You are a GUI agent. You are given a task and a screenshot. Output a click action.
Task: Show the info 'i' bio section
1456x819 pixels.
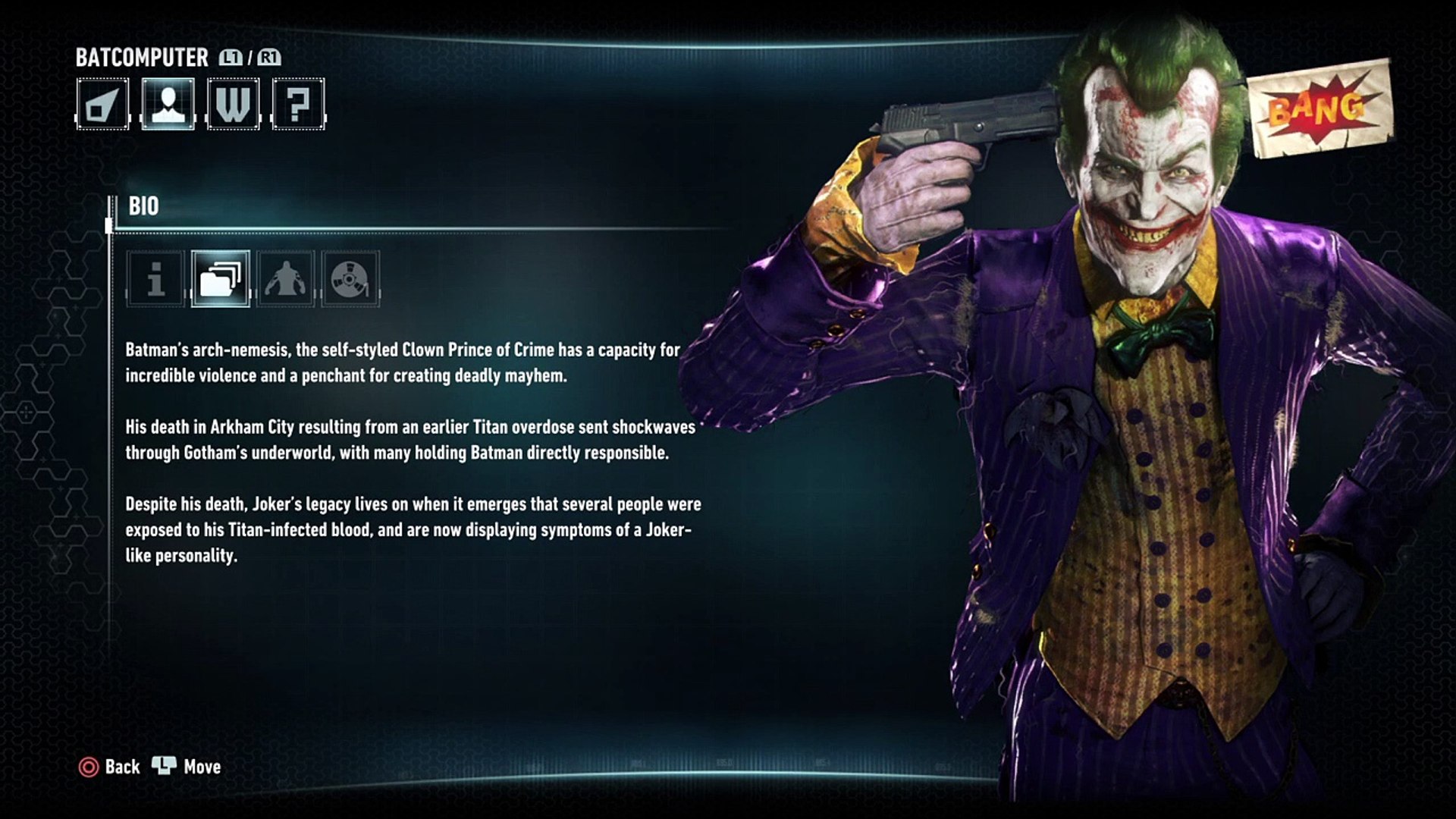tap(155, 279)
